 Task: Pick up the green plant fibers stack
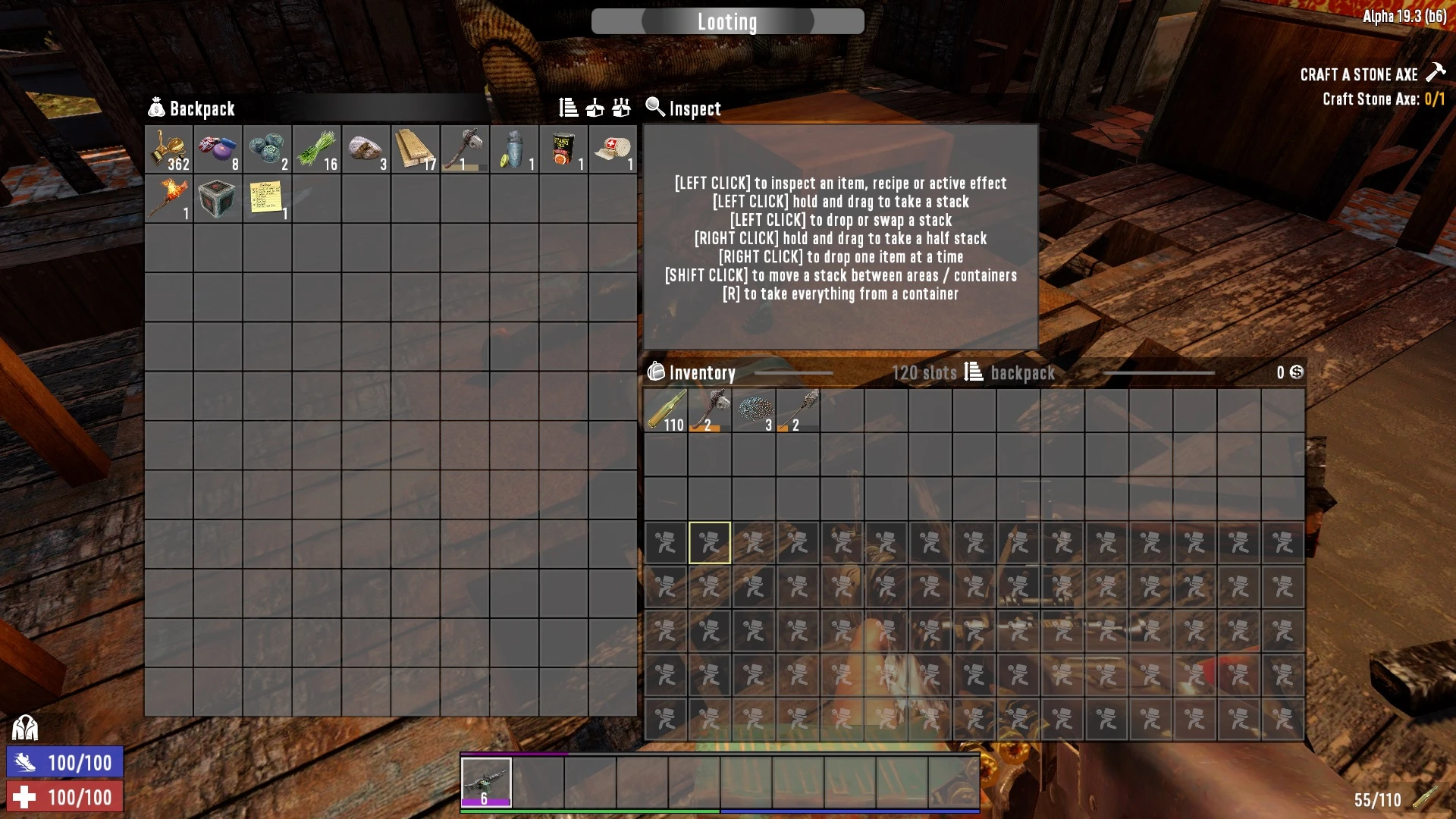pos(316,149)
